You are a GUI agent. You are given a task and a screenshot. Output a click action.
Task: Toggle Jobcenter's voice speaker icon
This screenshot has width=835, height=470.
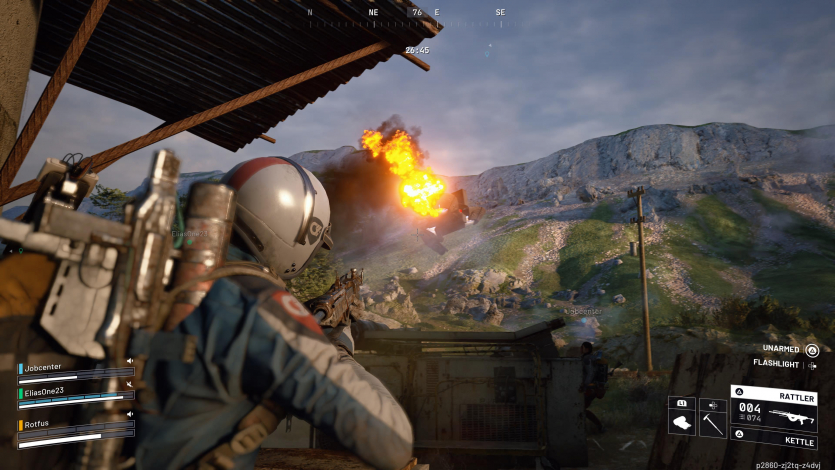[x=130, y=361]
